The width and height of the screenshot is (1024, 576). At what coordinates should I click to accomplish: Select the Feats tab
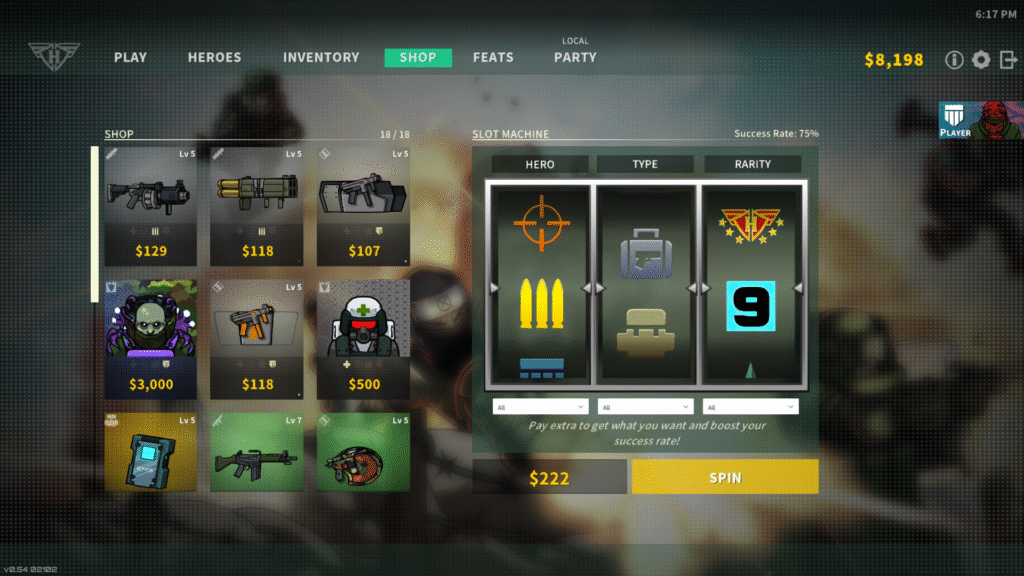493,58
